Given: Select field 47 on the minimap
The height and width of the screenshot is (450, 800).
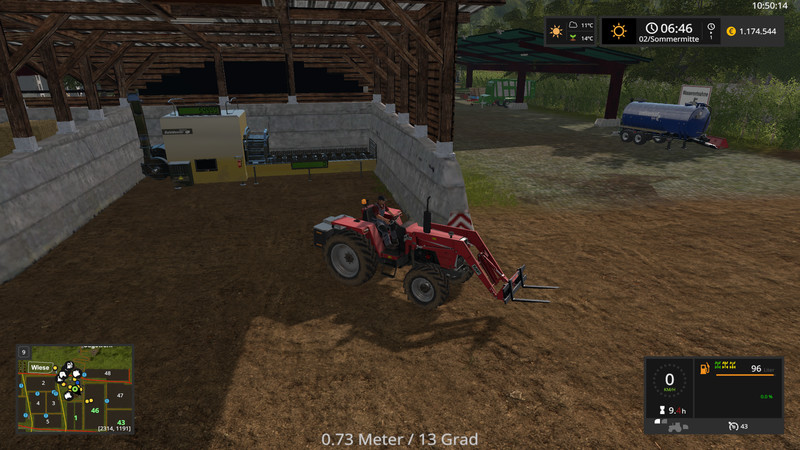Looking at the screenshot, I should pos(120,396).
